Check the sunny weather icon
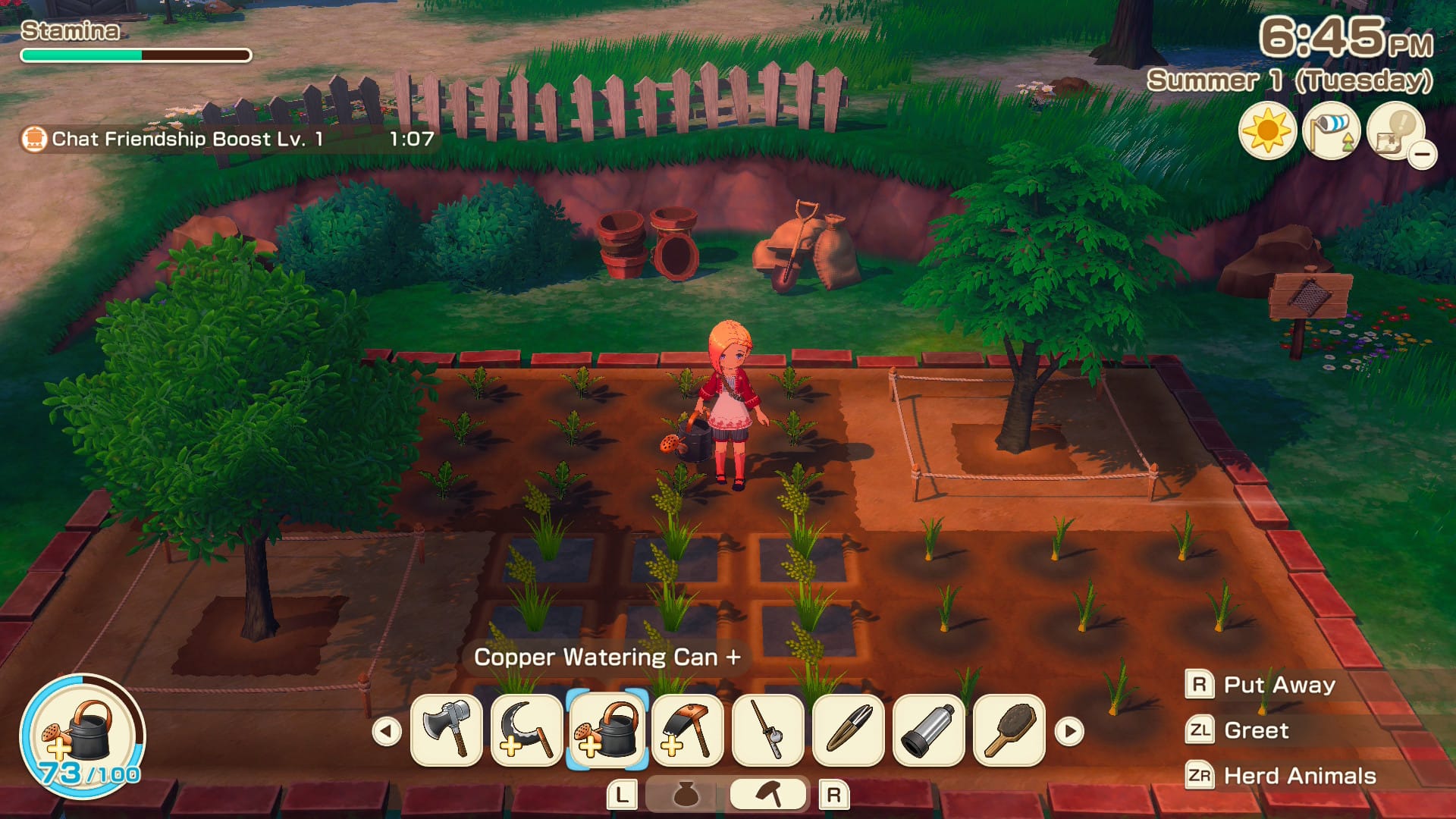Viewport: 1456px width, 819px height. pyautogui.click(x=1267, y=131)
